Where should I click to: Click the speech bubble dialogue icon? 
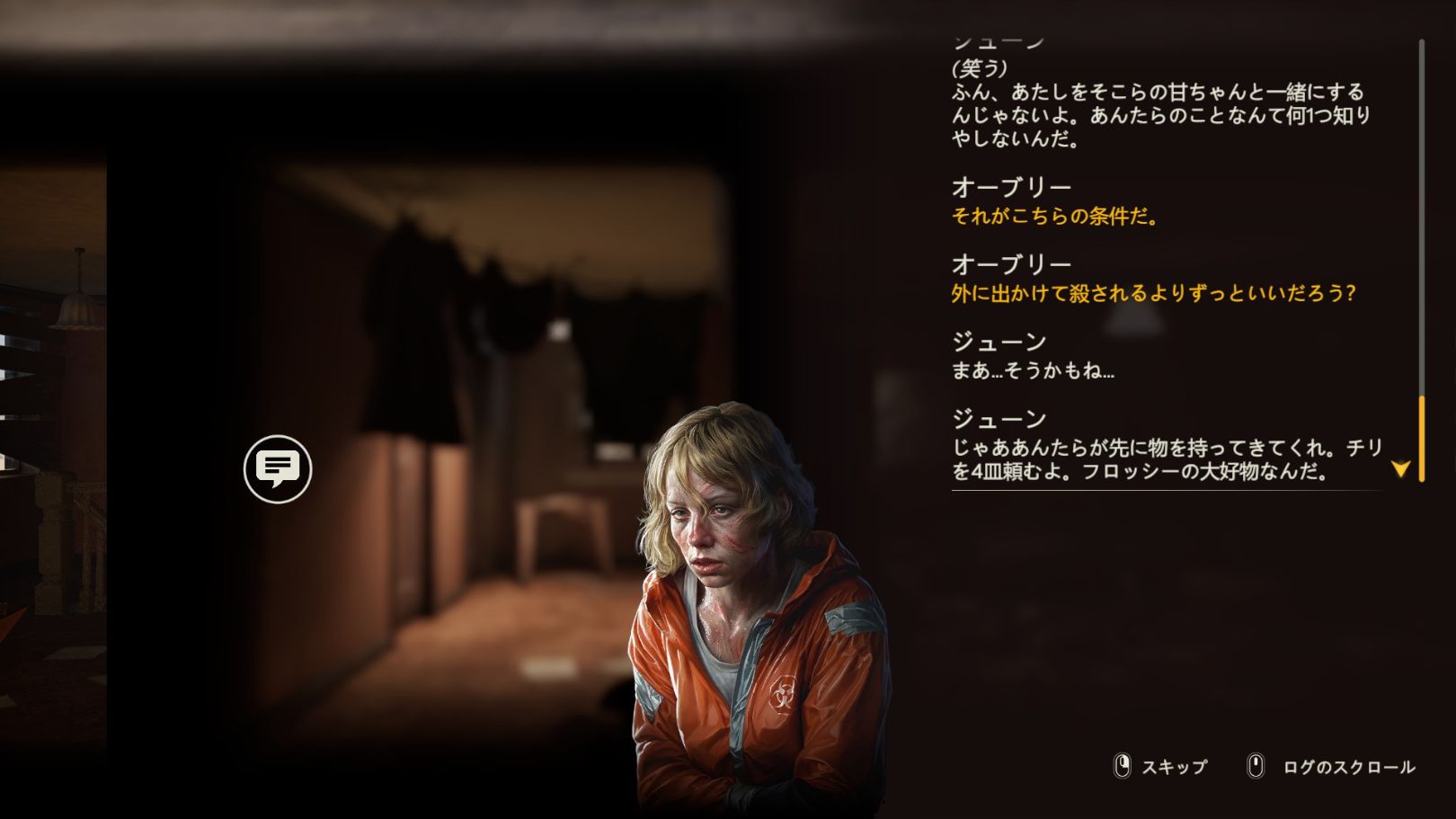point(278,468)
